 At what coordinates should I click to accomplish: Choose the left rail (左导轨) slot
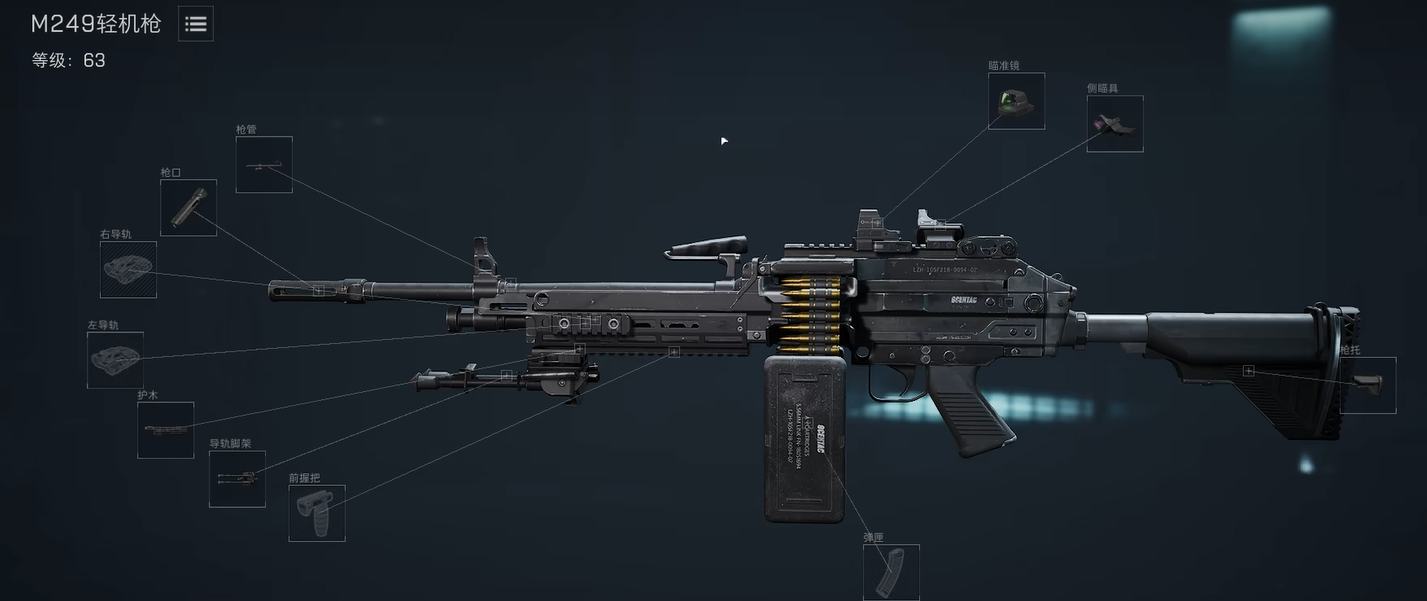pos(115,360)
